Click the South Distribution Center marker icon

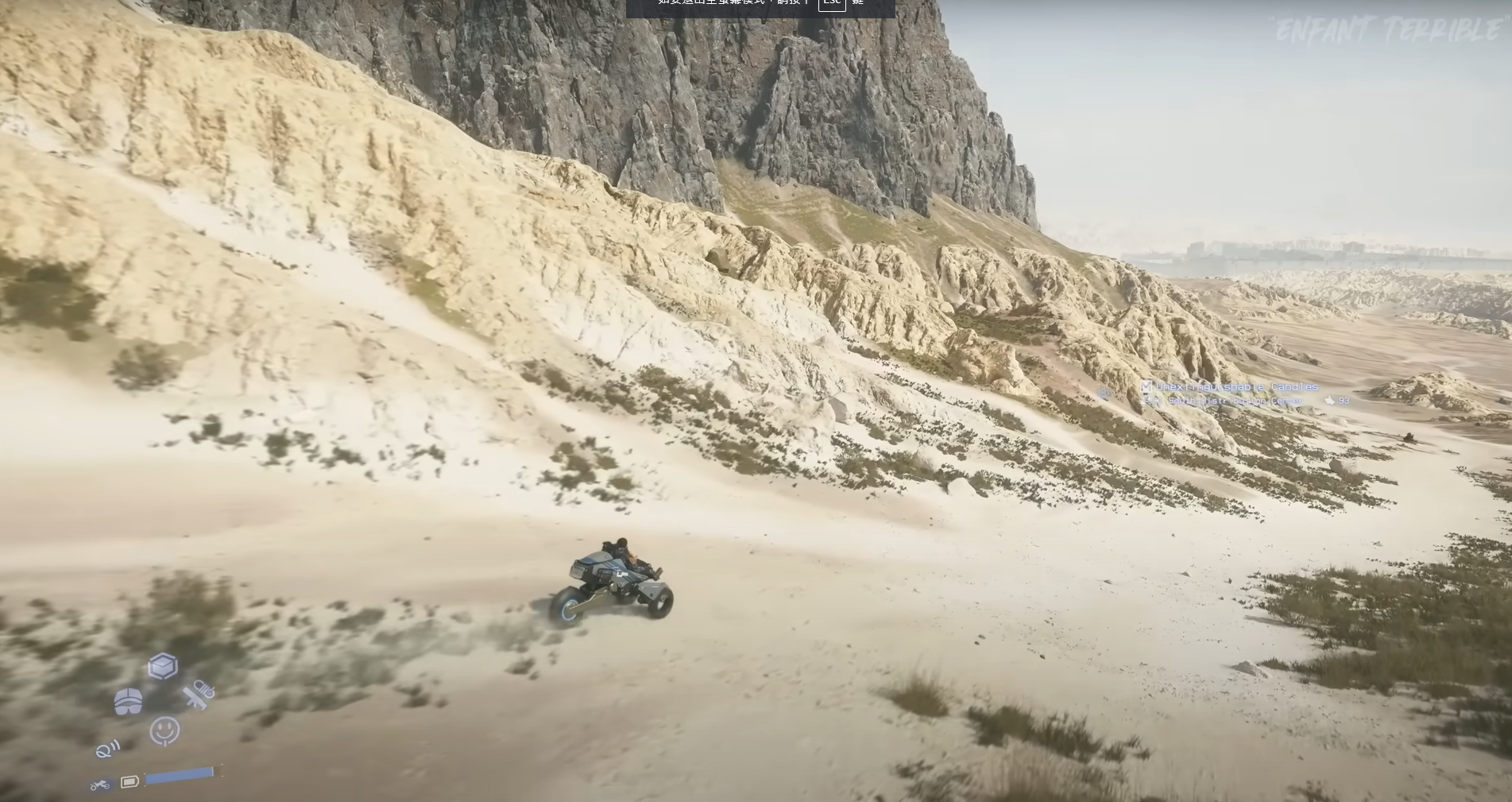(x=1147, y=400)
